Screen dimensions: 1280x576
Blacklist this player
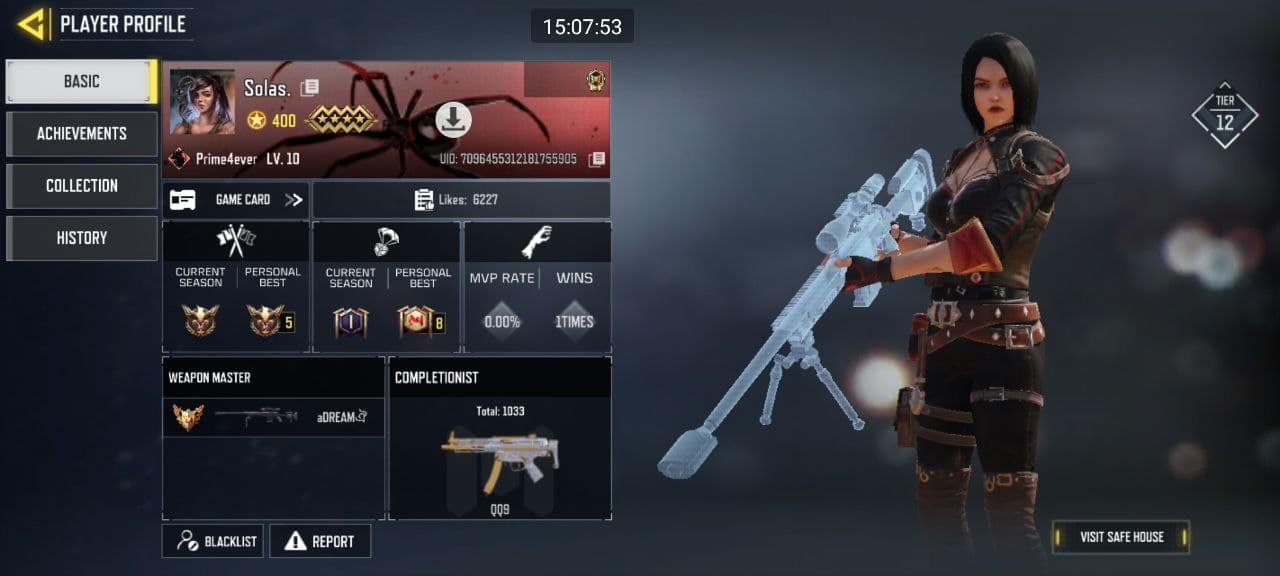coord(213,541)
